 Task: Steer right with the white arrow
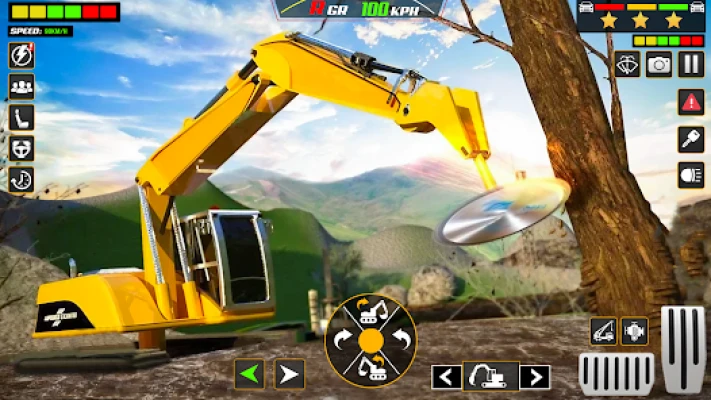tap(289, 374)
